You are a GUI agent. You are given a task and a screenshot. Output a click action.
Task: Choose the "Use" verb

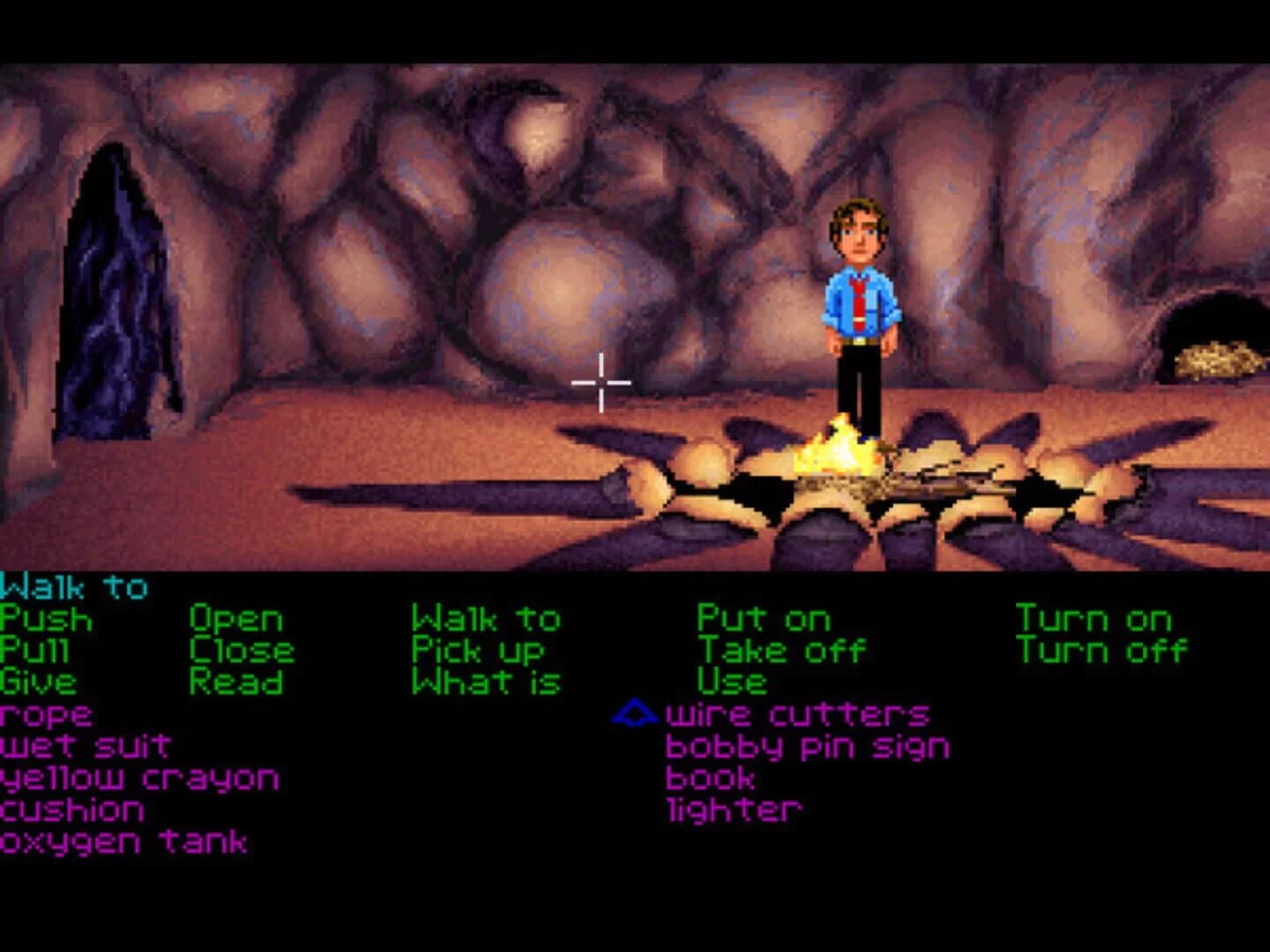point(734,681)
